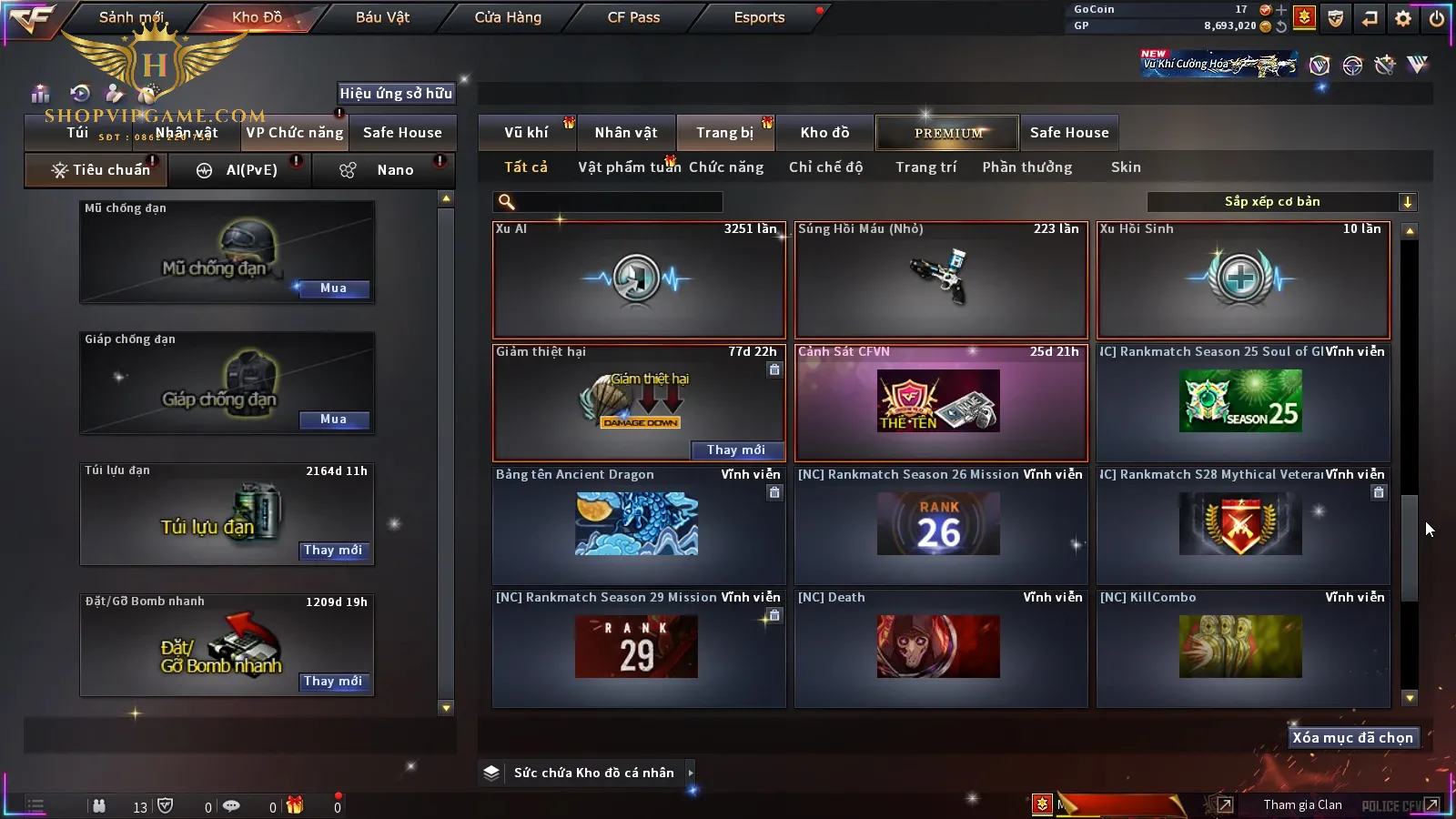This screenshot has width=1456, height=819.
Task: Open the AI(PvE) loadout tab
Action: [x=240, y=170]
